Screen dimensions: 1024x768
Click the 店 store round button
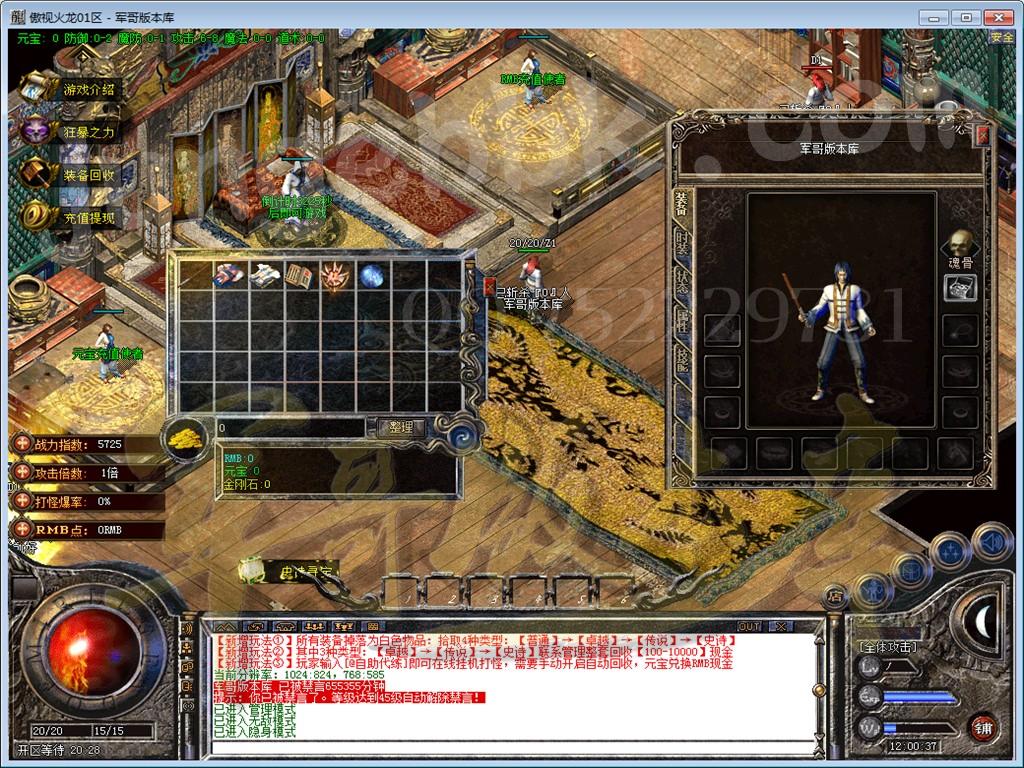tap(834, 598)
